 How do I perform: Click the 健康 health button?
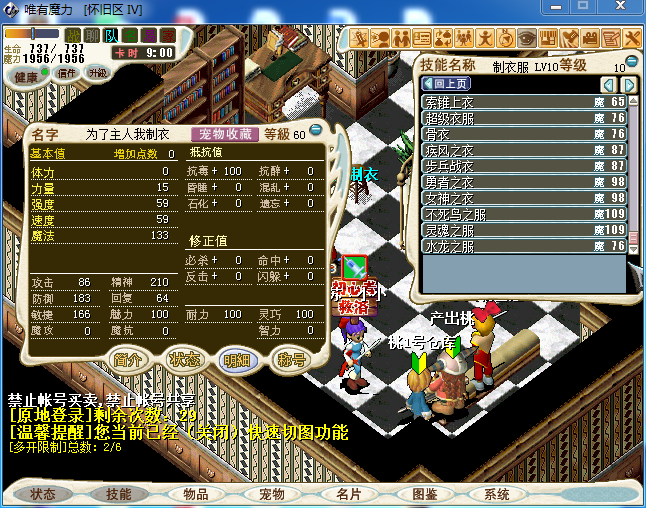pos(26,77)
